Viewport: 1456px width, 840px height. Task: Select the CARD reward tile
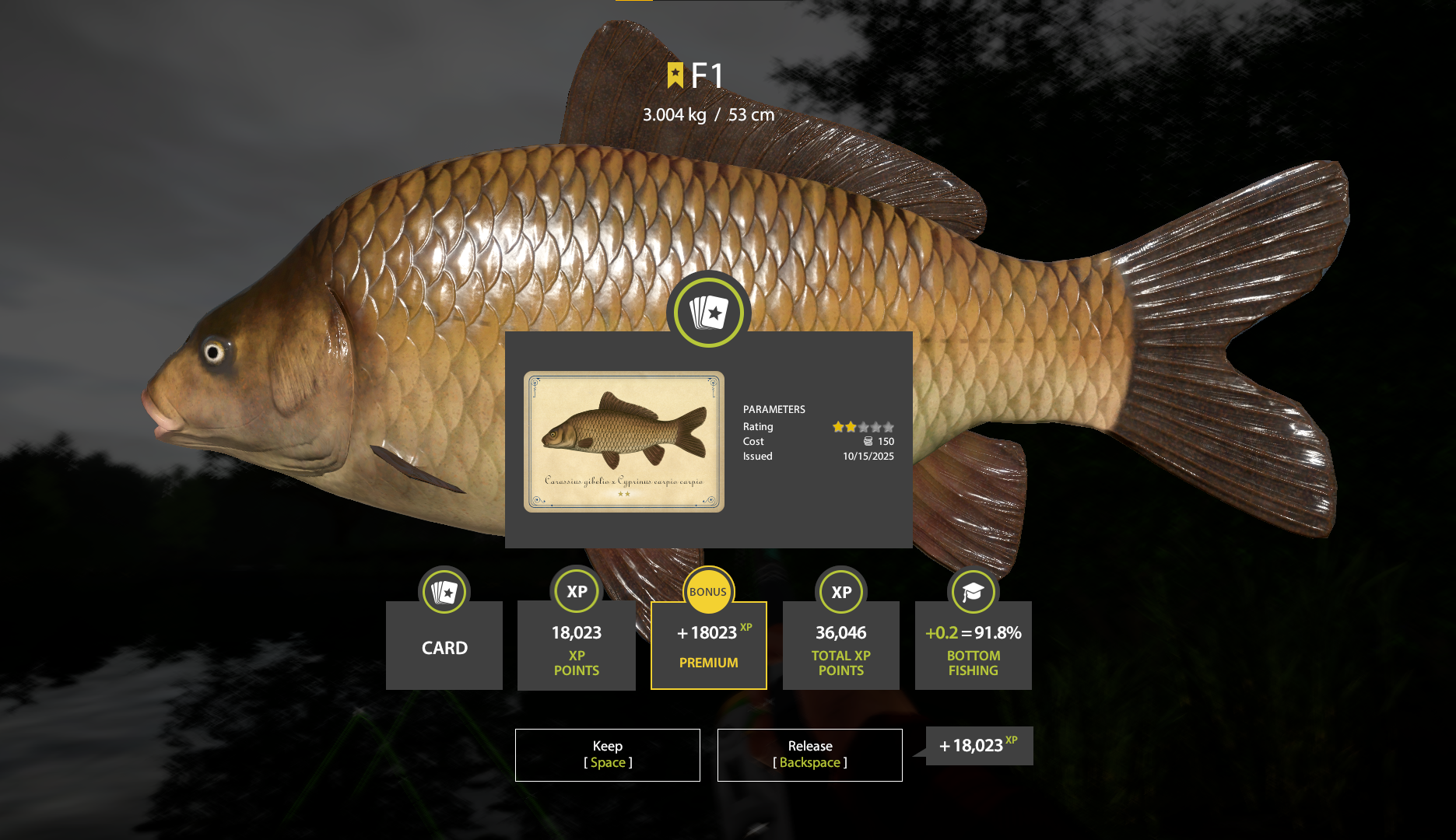pyautogui.click(x=444, y=646)
